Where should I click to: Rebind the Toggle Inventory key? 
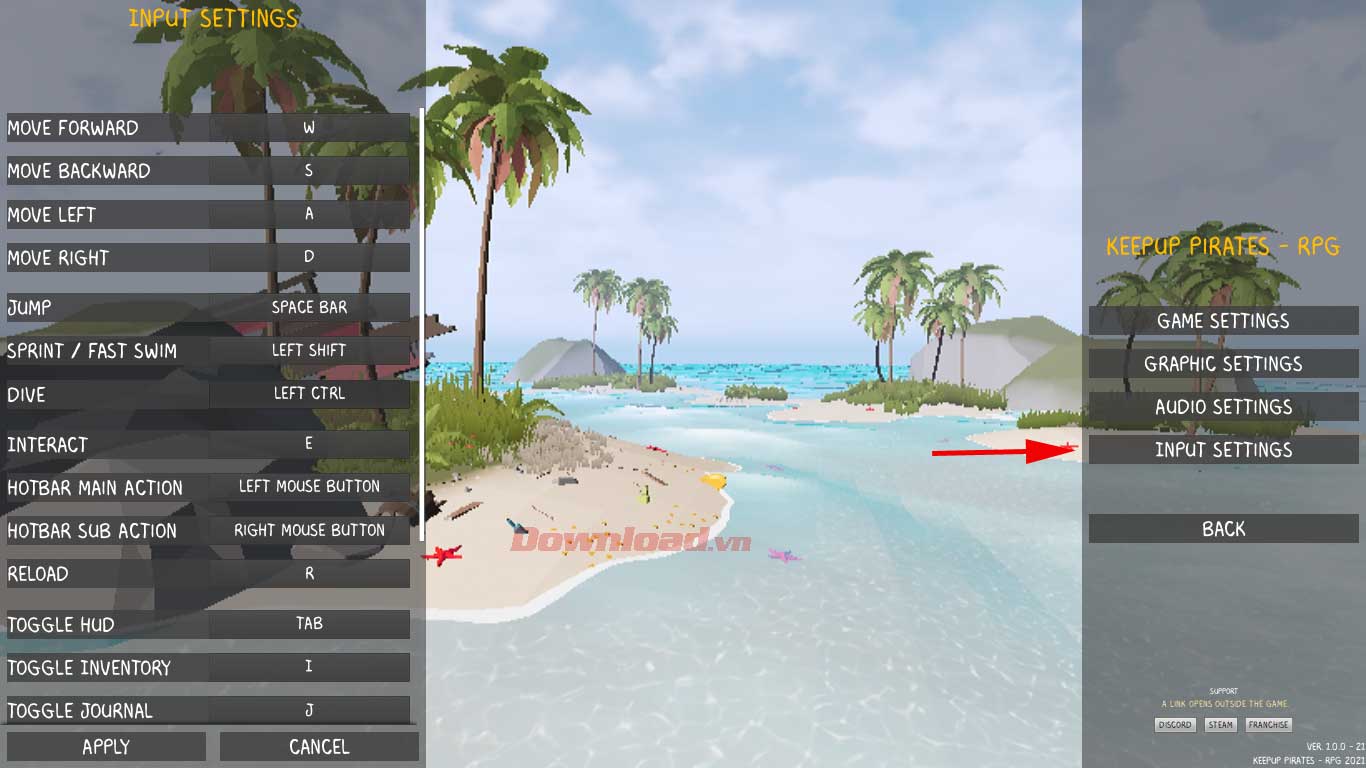coord(310,667)
